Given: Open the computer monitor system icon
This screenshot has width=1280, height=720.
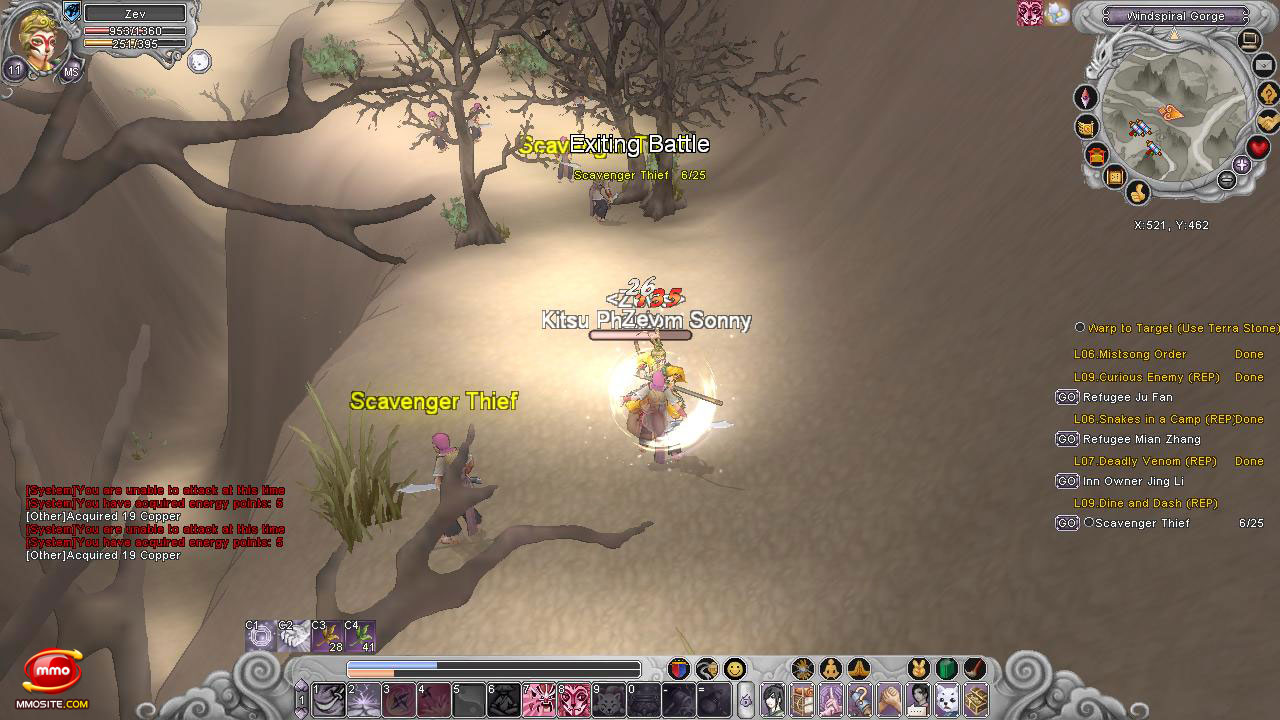Looking at the screenshot, I should pyautogui.click(x=1249, y=40).
